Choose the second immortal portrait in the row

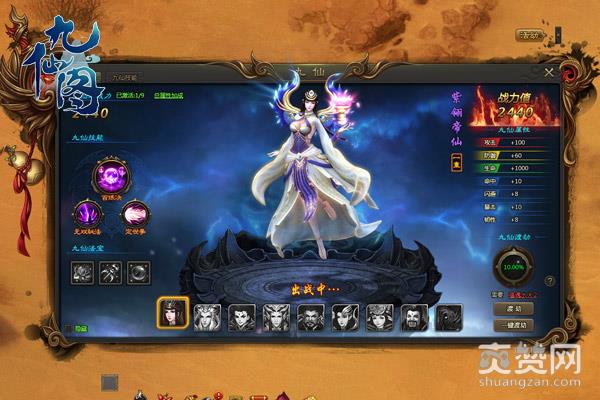coord(208,317)
